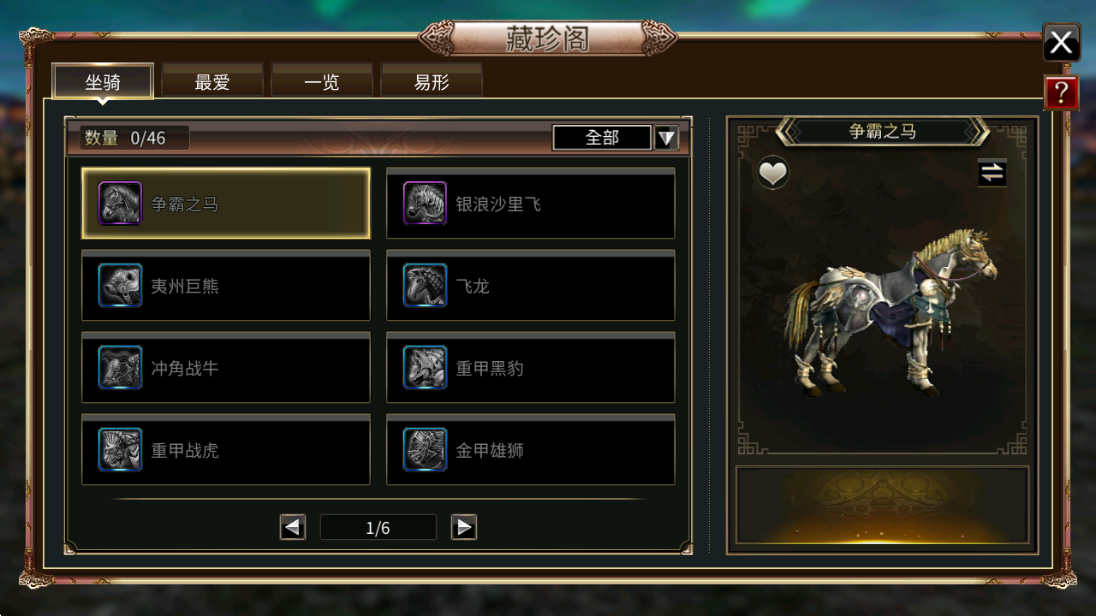Select the 夷州巨熊 mount entry

coord(226,286)
